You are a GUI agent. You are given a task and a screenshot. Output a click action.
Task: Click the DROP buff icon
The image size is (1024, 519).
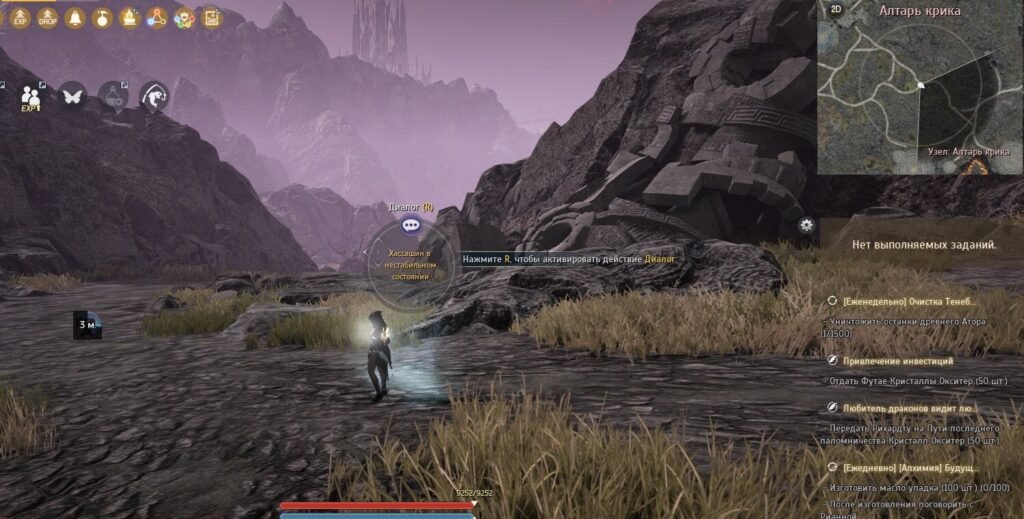(x=47, y=16)
